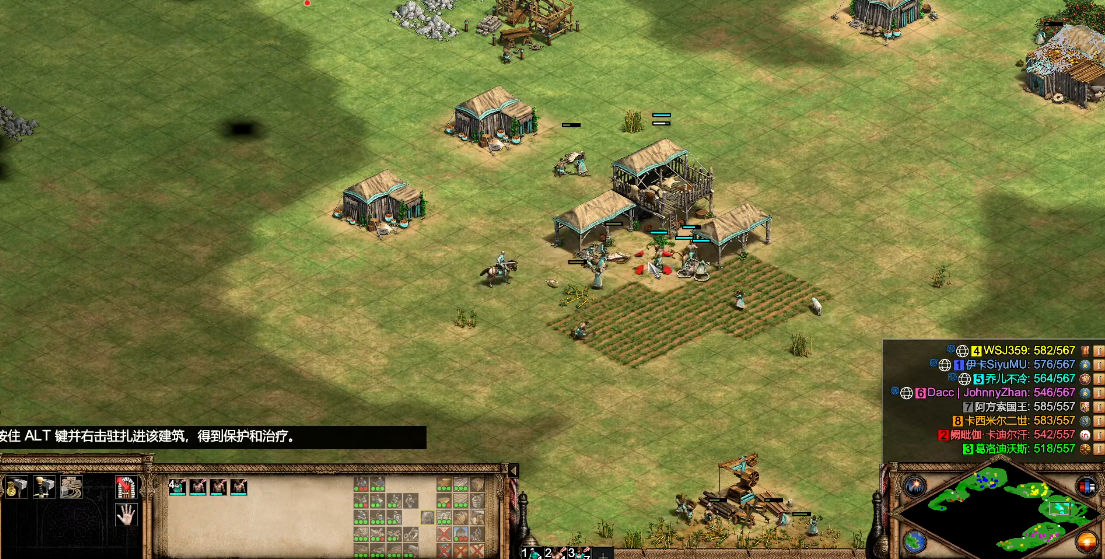Click the sunset button beside the minimap

click(x=1087, y=542)
